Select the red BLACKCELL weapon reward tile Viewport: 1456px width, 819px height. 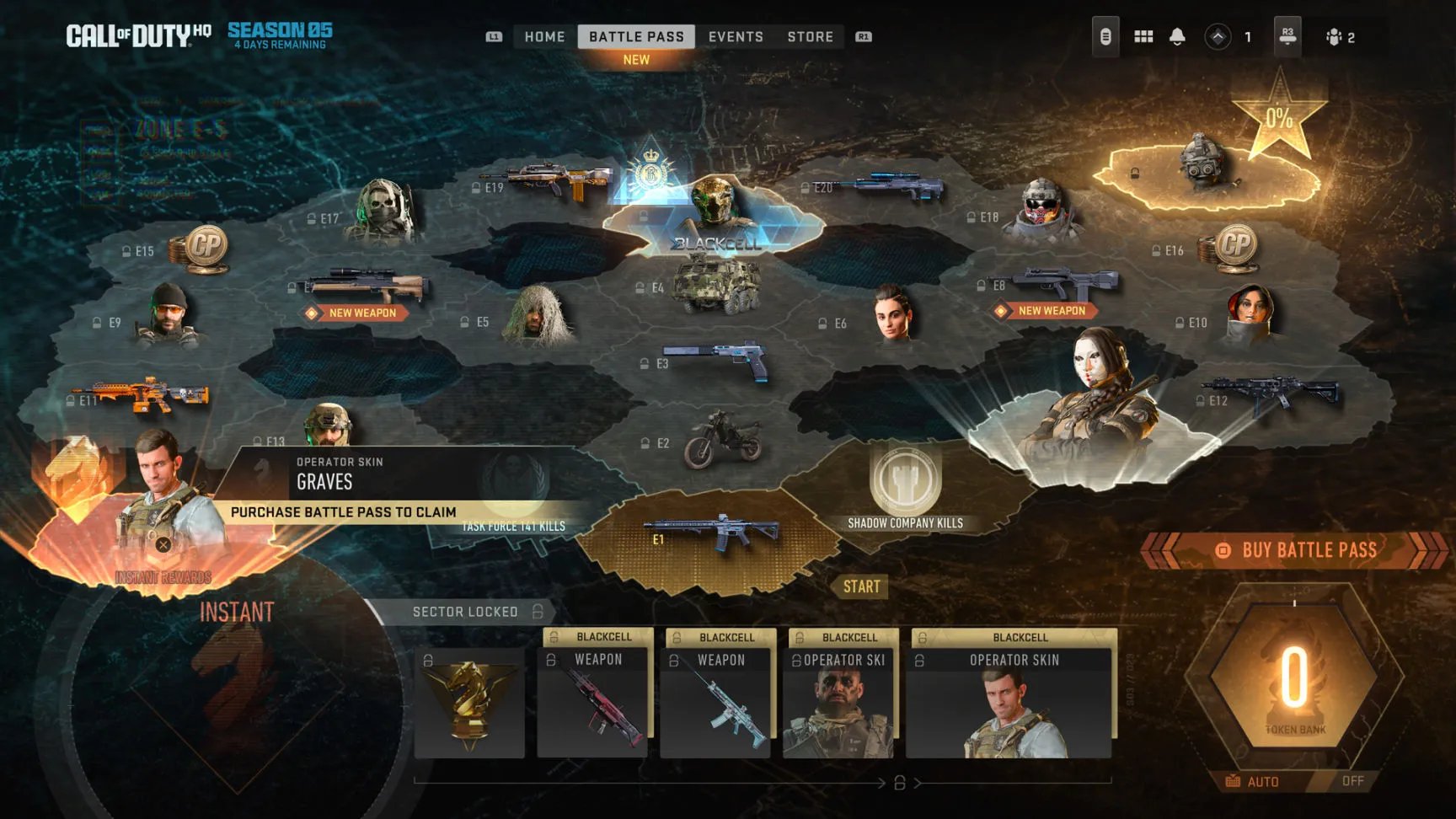tap(592, 702)
